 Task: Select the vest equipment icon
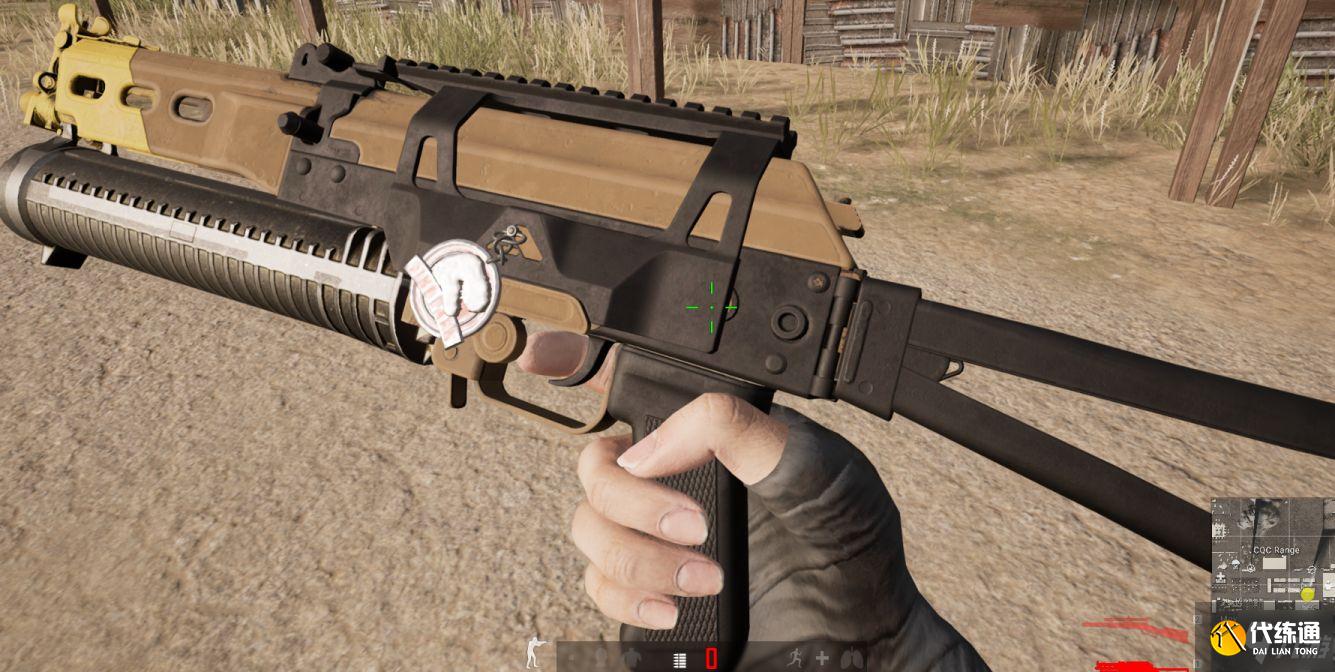click(630, 658)
